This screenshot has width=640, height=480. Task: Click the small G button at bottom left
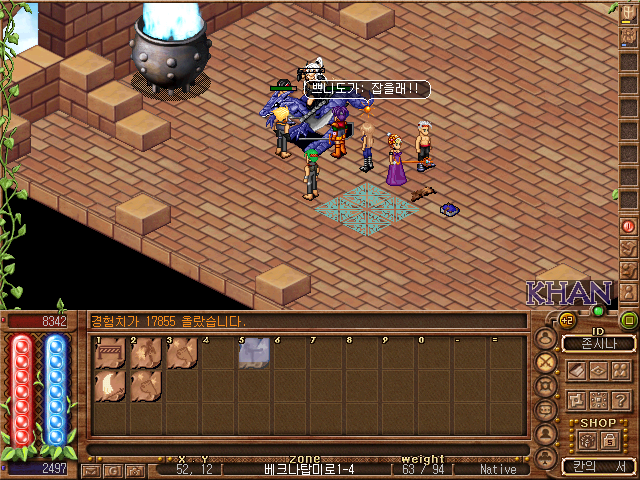(x=112, y=469)
